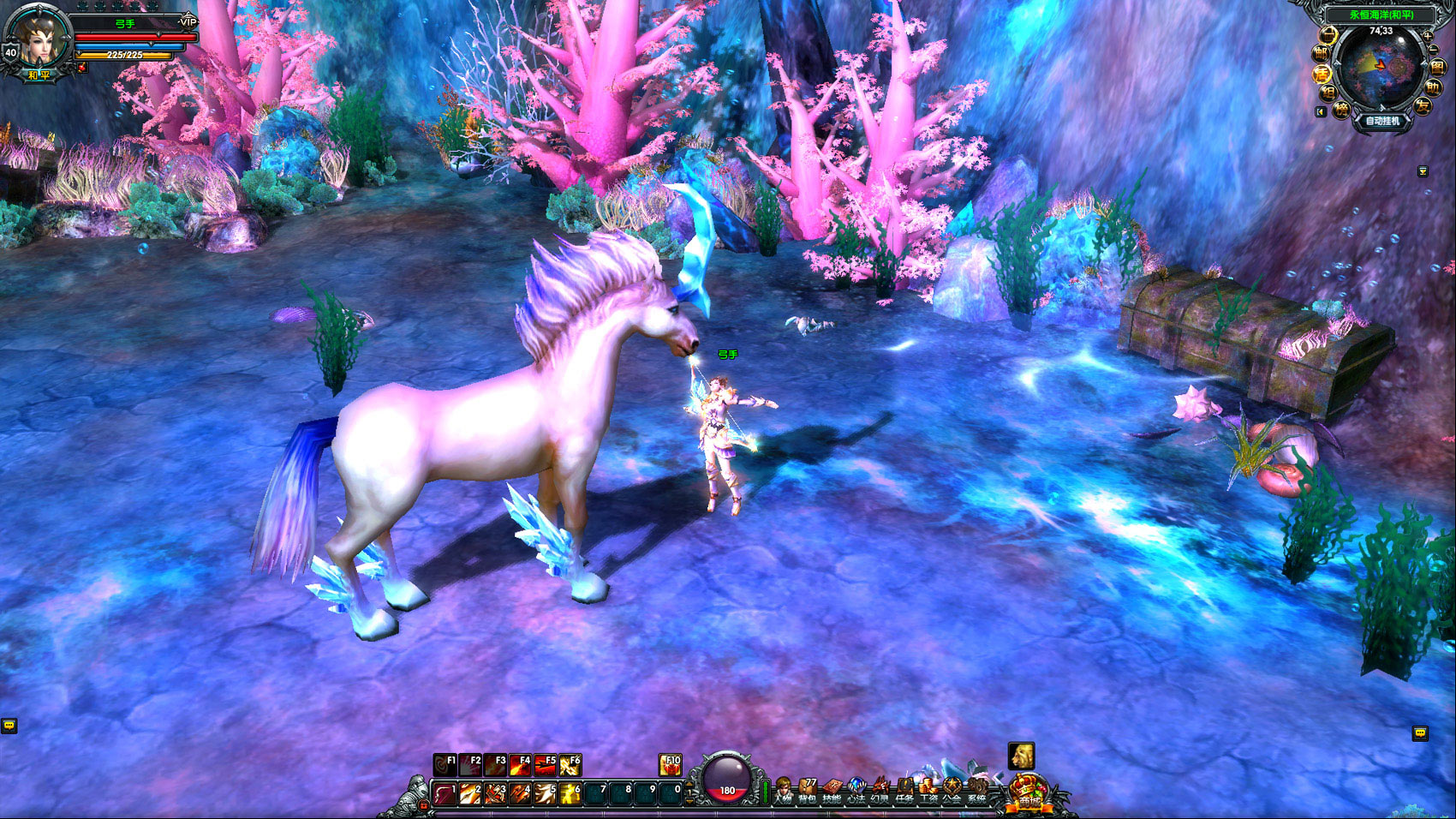Screen dimensions: 1456x819
Task: Click the VIP badge
Action: pos(188,21)
